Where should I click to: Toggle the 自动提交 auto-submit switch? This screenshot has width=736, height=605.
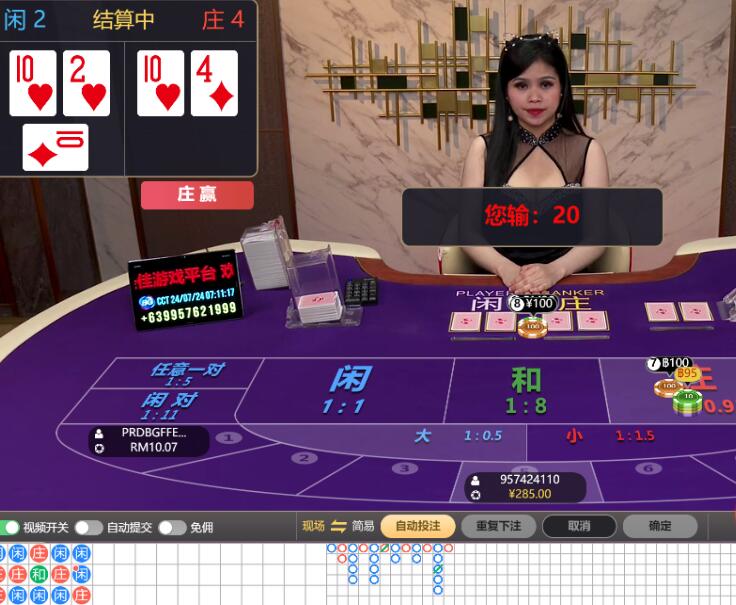[88, 527]
